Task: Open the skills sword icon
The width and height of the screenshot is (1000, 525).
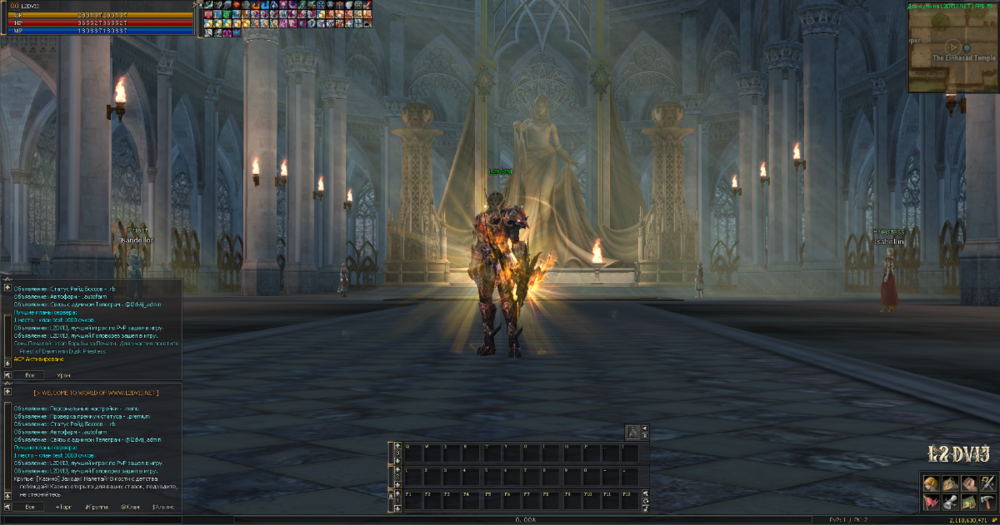Action: click(x=988, y=484)
